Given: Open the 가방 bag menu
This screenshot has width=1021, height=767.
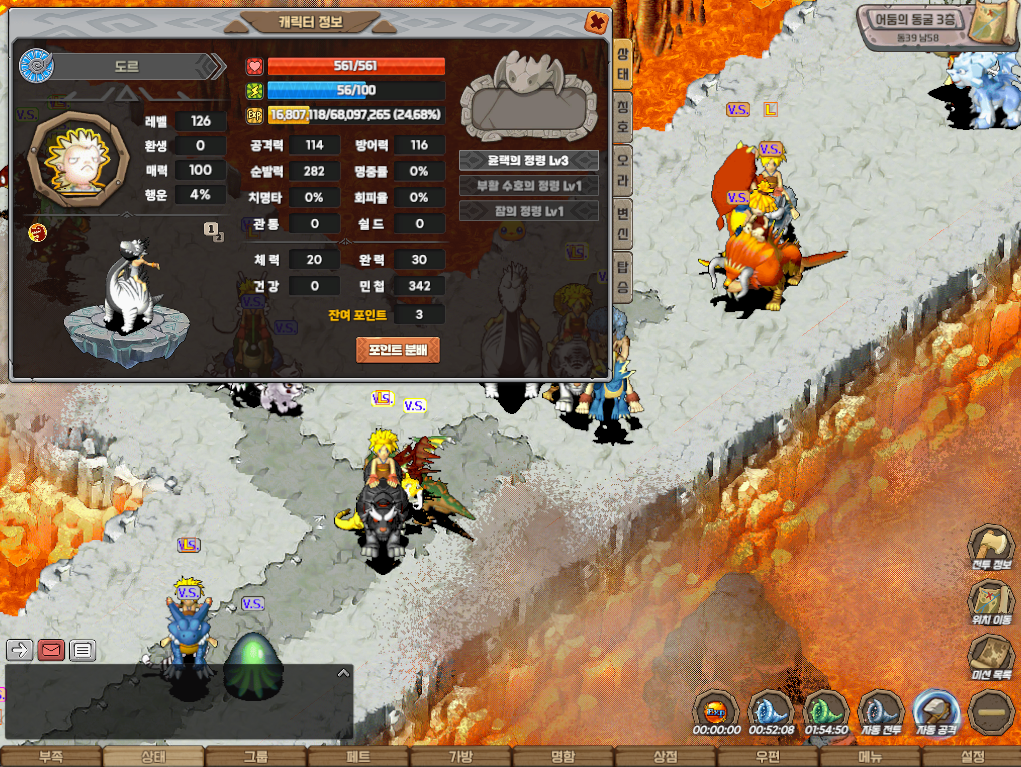Looking at the screenshot, I should (460, 757).
